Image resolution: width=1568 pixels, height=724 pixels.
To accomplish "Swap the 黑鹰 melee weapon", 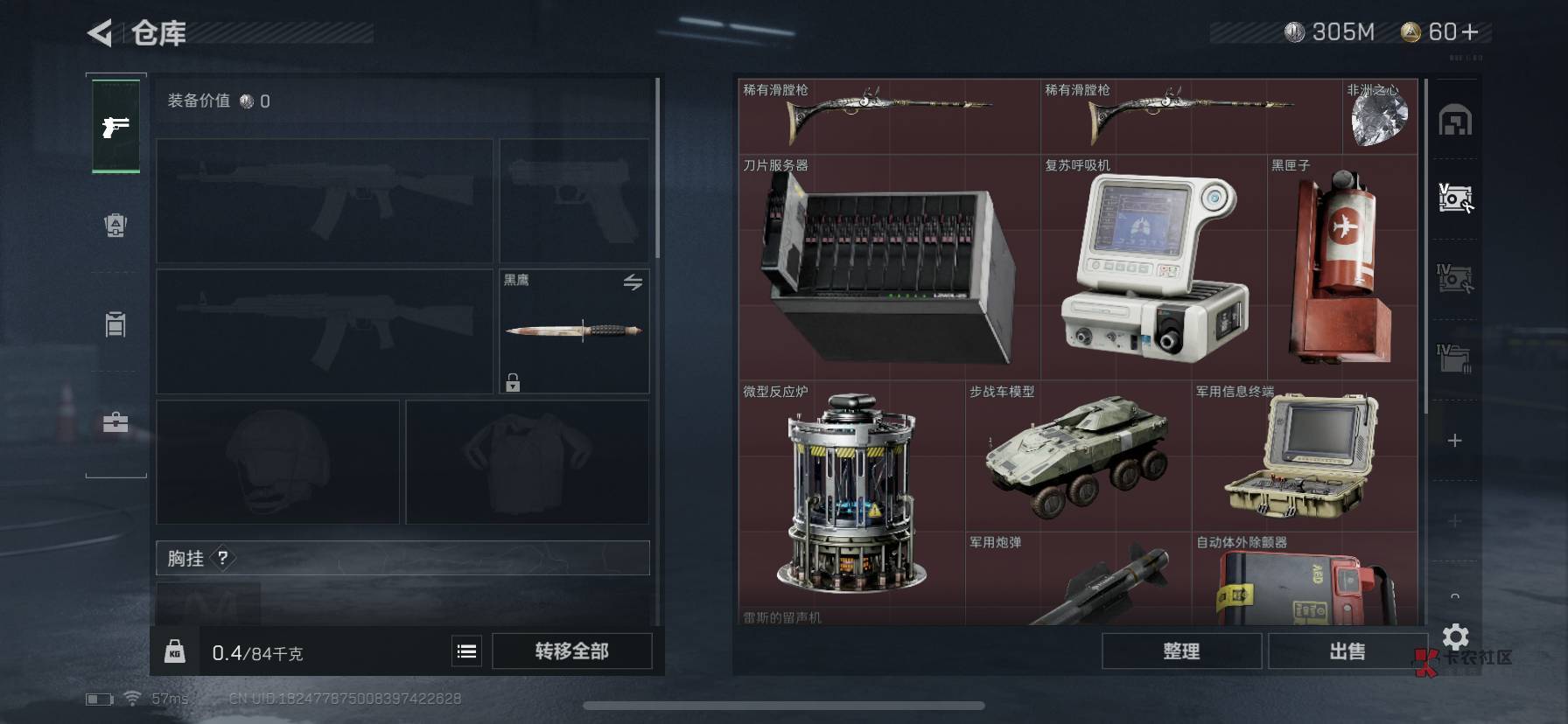I will [x=633, y=282].
